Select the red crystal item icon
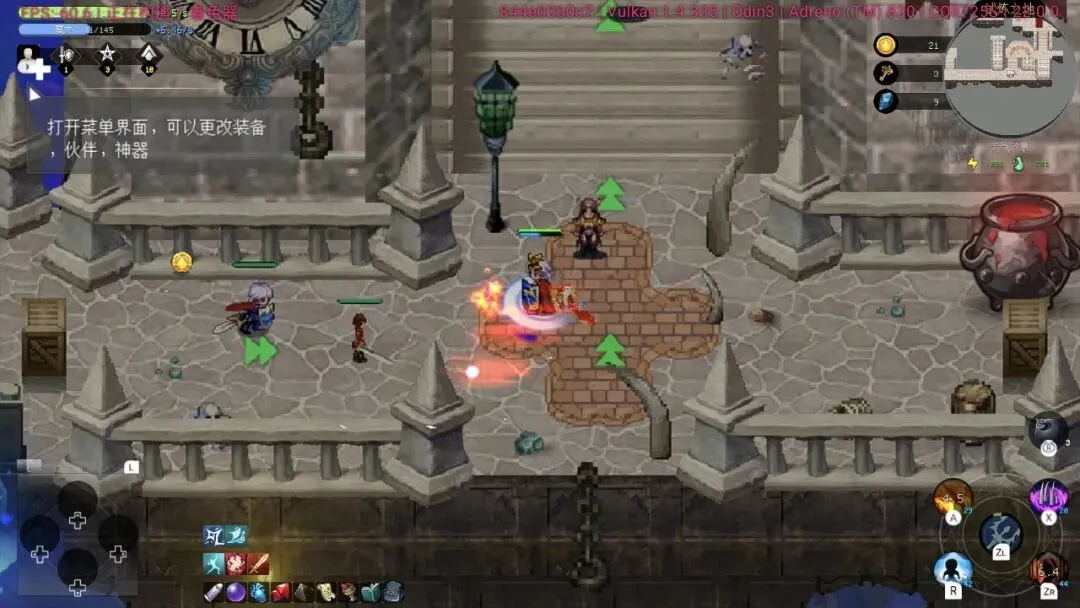 pyautogui.click(x=281, y=592)
